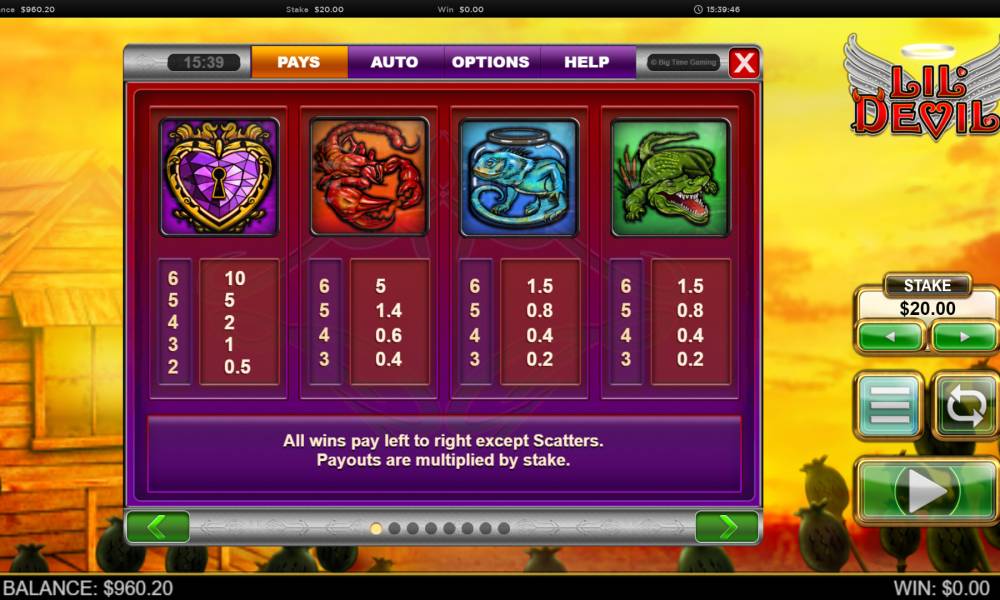
Task: Open the AUTO tab
Action: click(x=395, y=62)
